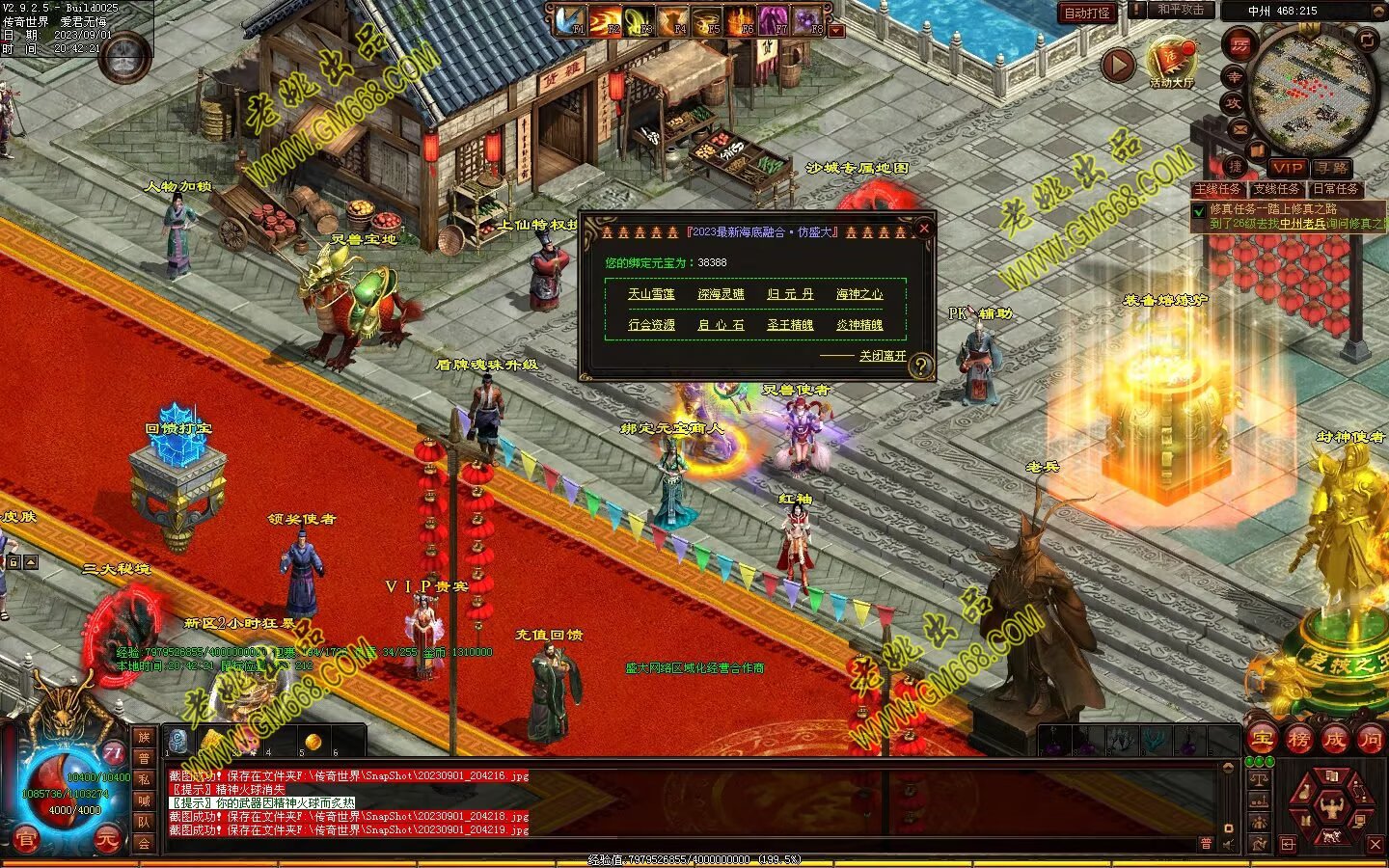Choose the 归元丹 option

coord(790,294)
